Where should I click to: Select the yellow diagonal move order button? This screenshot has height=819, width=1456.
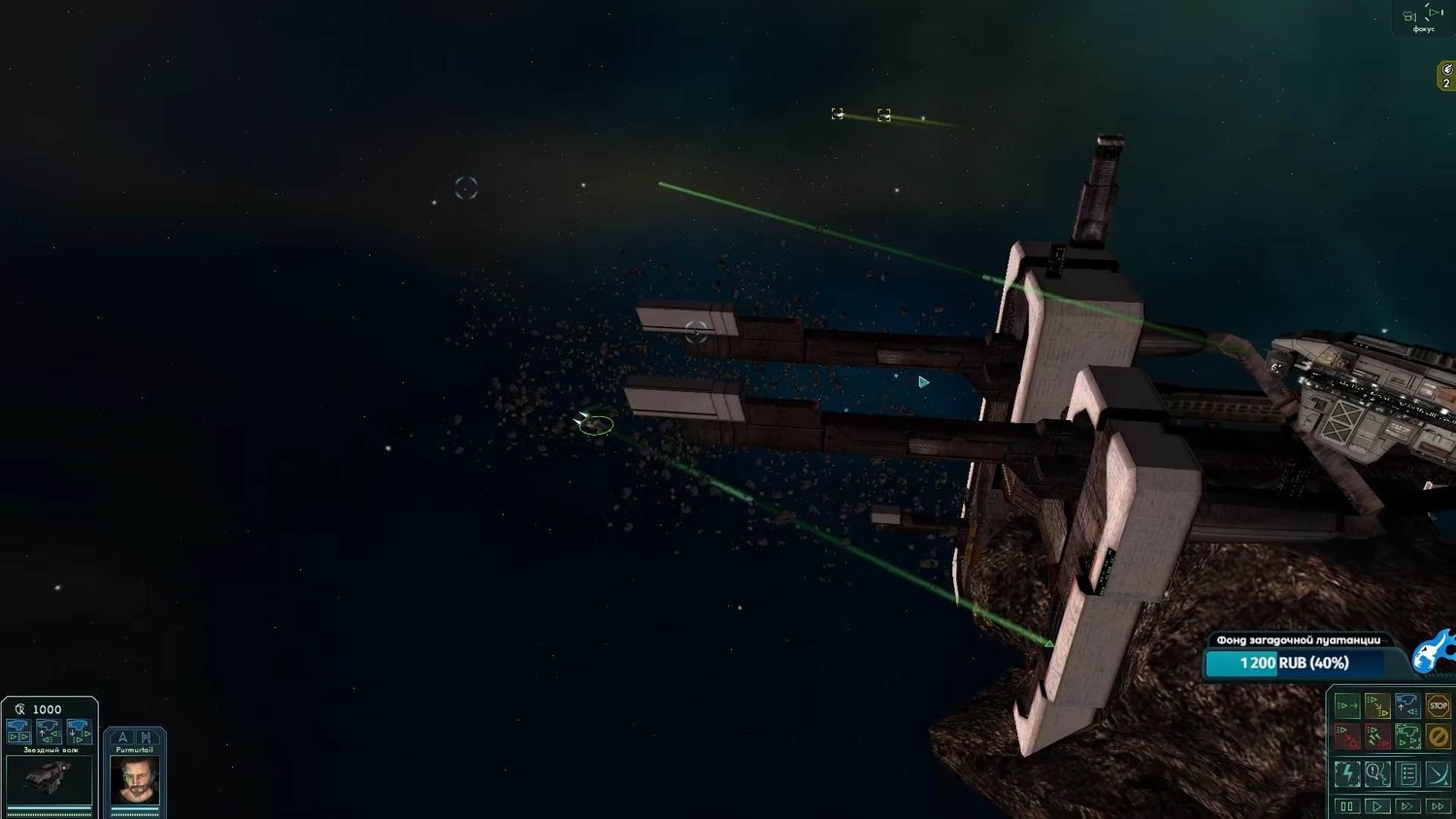[x=1376, y=705]
